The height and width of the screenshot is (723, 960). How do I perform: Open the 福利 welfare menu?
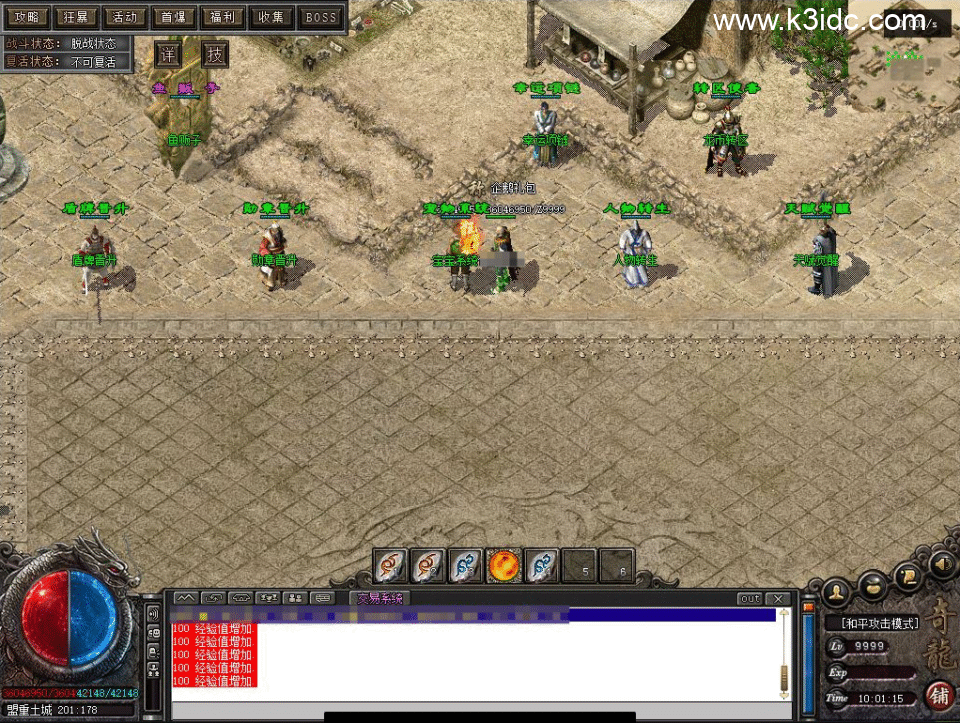pyautogui.click(x=222, y=17)
